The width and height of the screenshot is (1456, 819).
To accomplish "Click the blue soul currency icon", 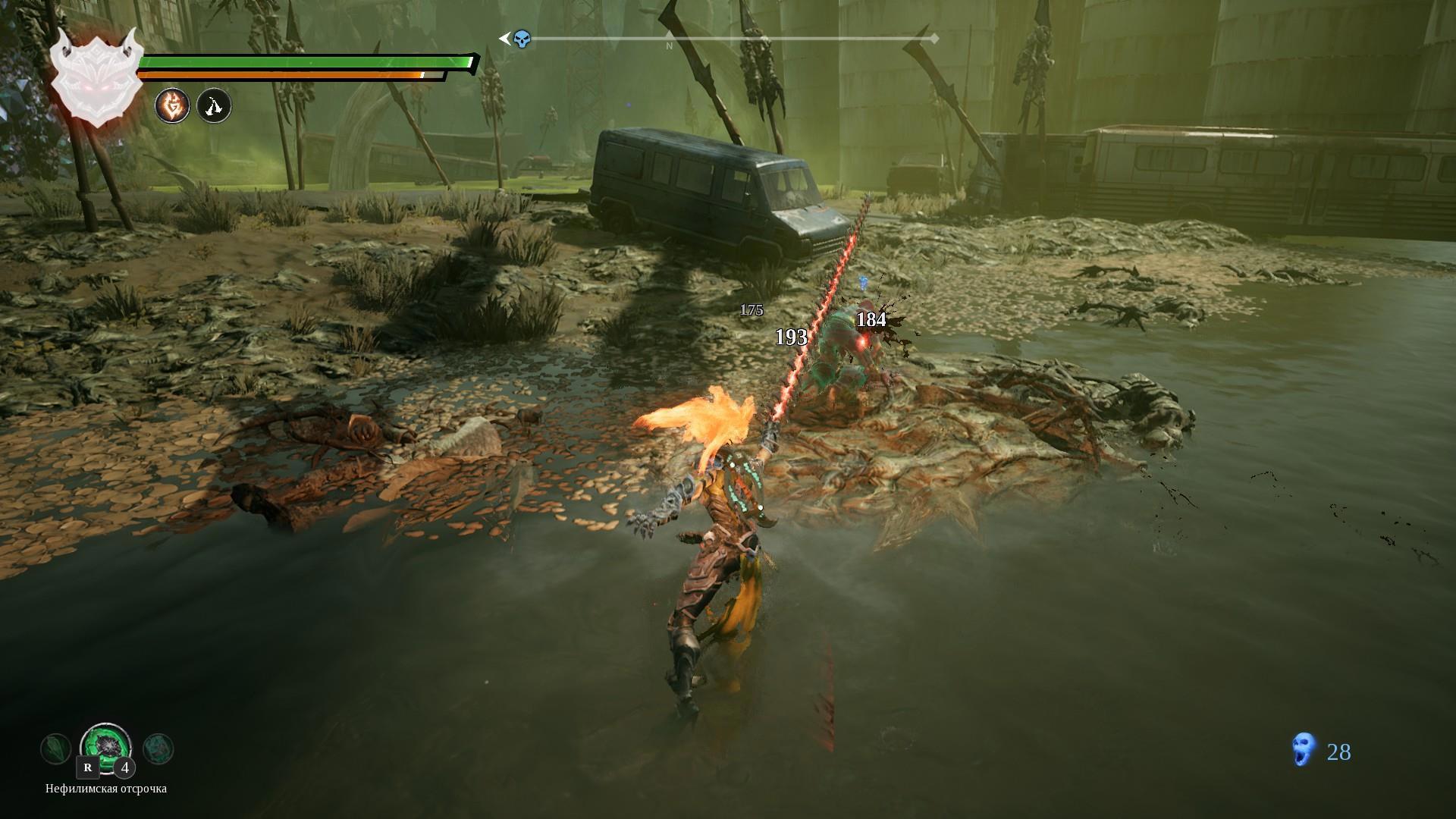I will pos(1302,752).
